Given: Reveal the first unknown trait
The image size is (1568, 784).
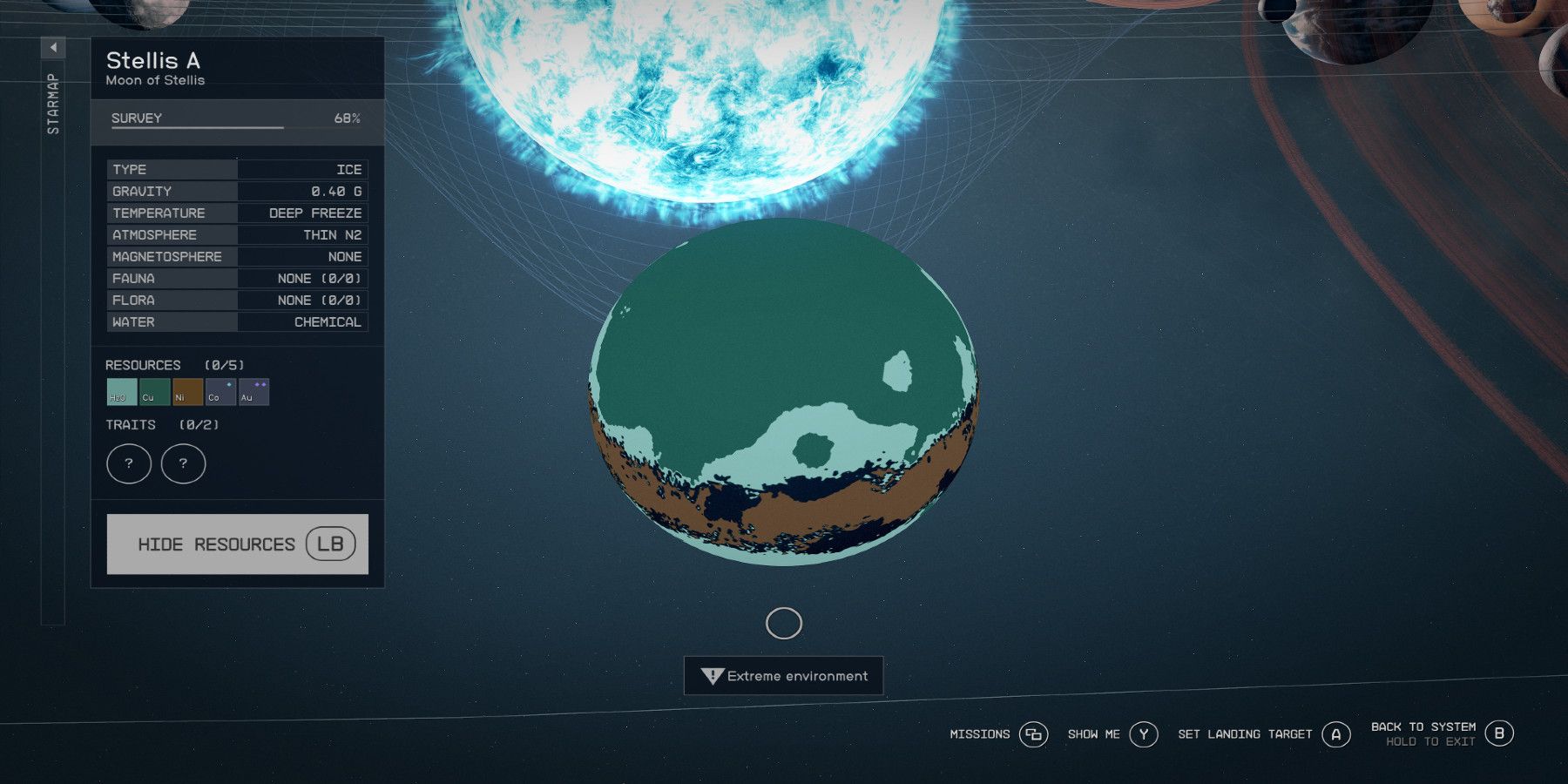Looking at the screenshot, I should [x=128, y=463].
